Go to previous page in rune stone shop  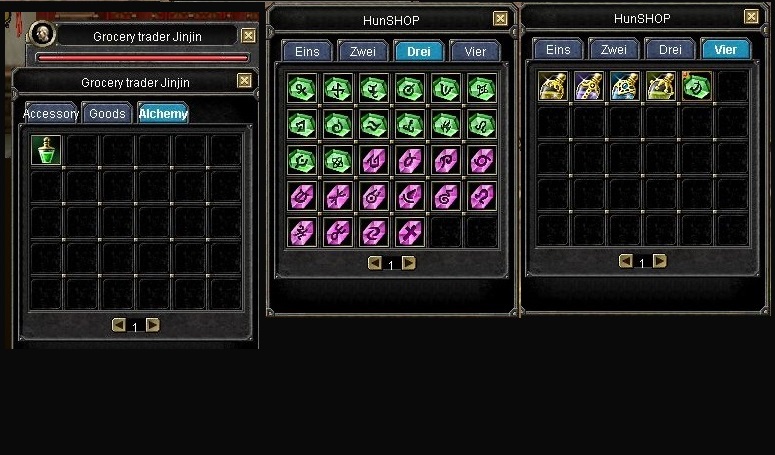point(375,263)
